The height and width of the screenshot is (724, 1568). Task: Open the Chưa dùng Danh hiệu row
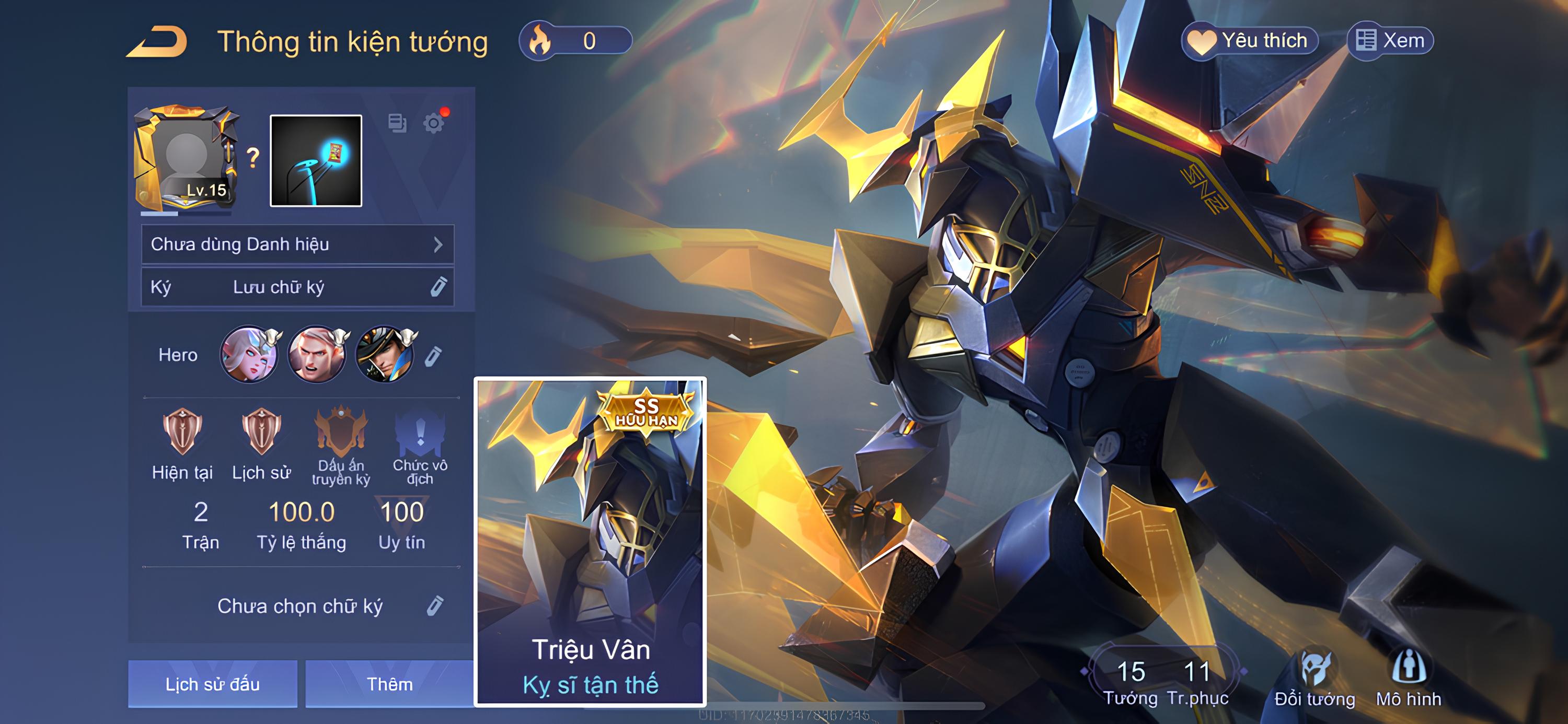297,244
